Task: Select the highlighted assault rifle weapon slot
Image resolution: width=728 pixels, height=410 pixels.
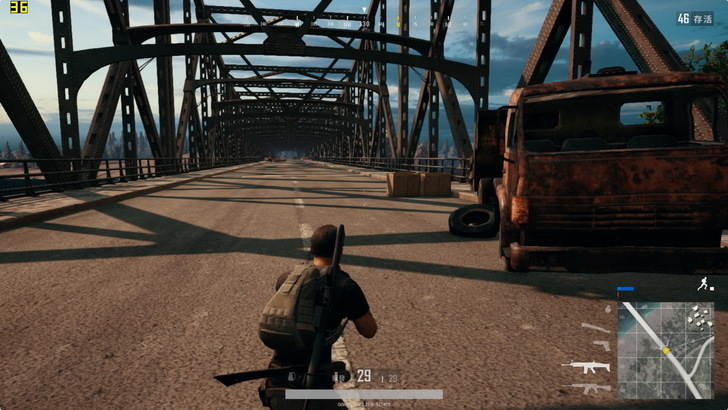Action: coord(587,366)
